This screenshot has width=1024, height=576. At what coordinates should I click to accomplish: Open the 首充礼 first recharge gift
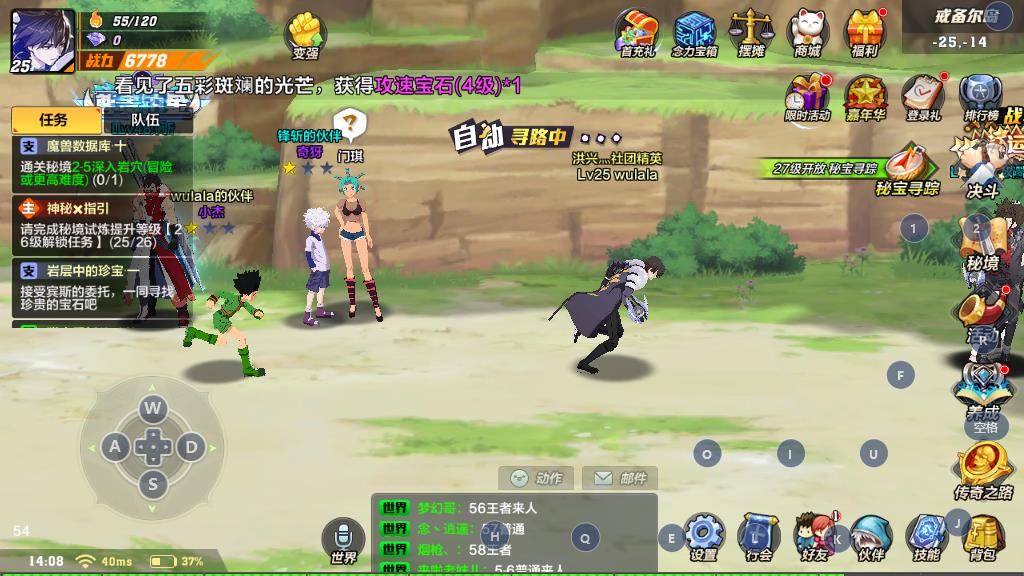click(636, 32)
